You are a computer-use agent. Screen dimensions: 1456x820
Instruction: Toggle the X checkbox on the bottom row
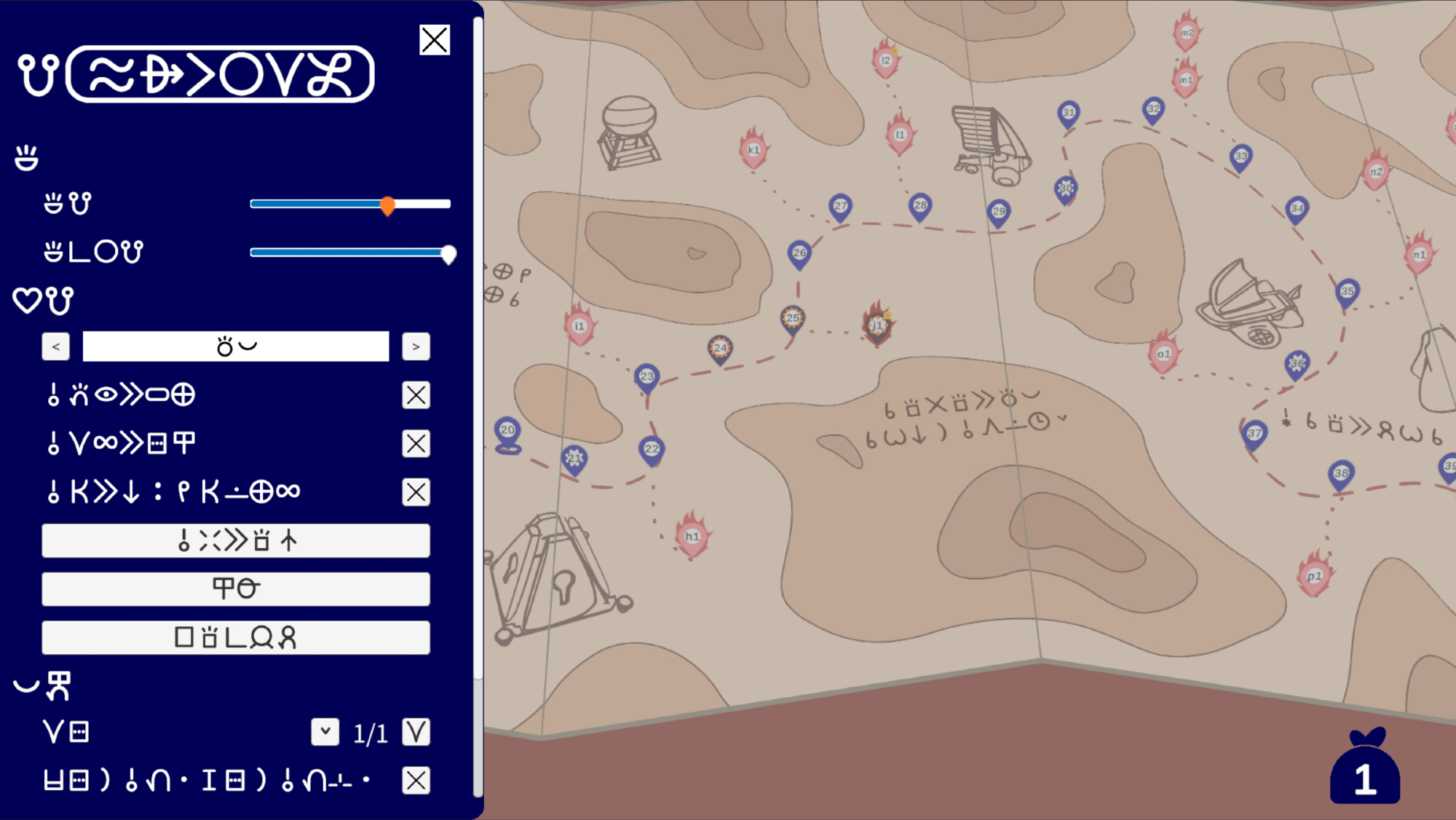click(x=416, y=781)
